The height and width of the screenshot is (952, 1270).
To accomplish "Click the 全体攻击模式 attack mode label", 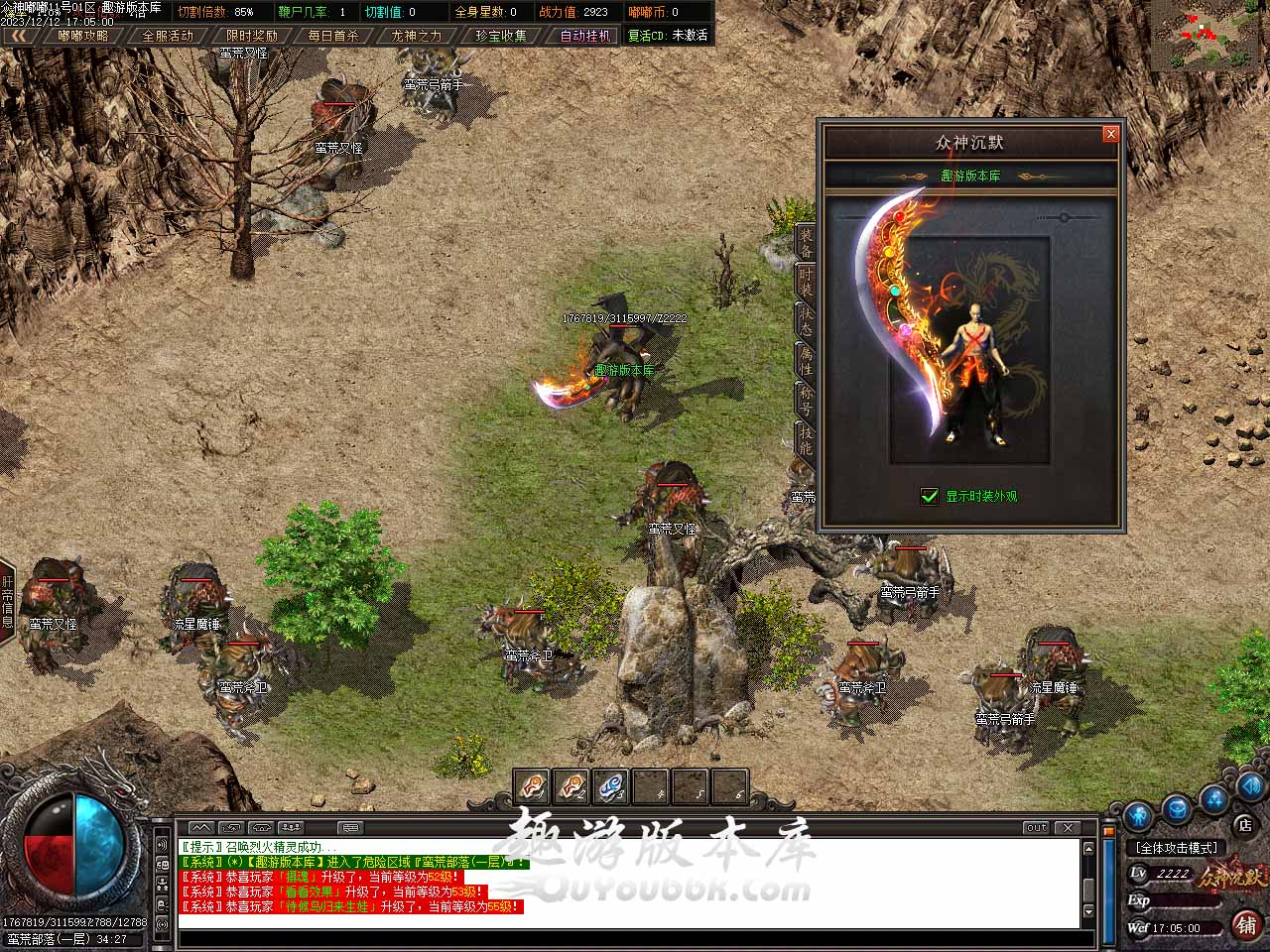I will pos(1177,848).
